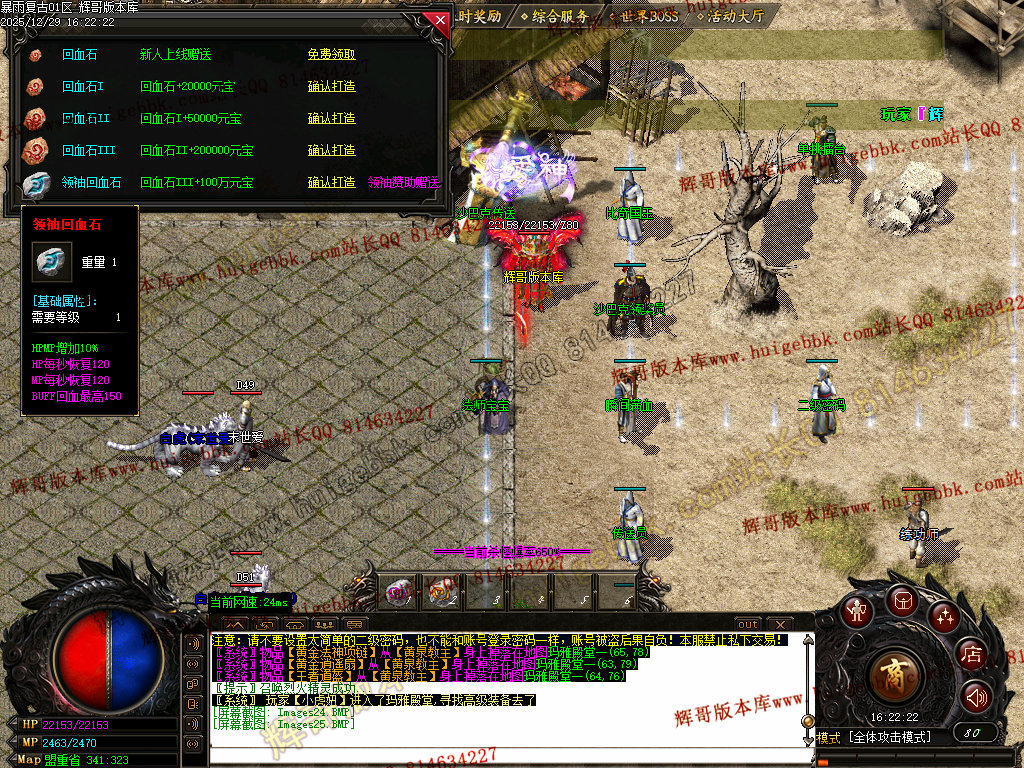This screenshot has width=1024, height=768.
Task: Confirm crafting 回血石I with 确认打造
Action: (331, 87)
